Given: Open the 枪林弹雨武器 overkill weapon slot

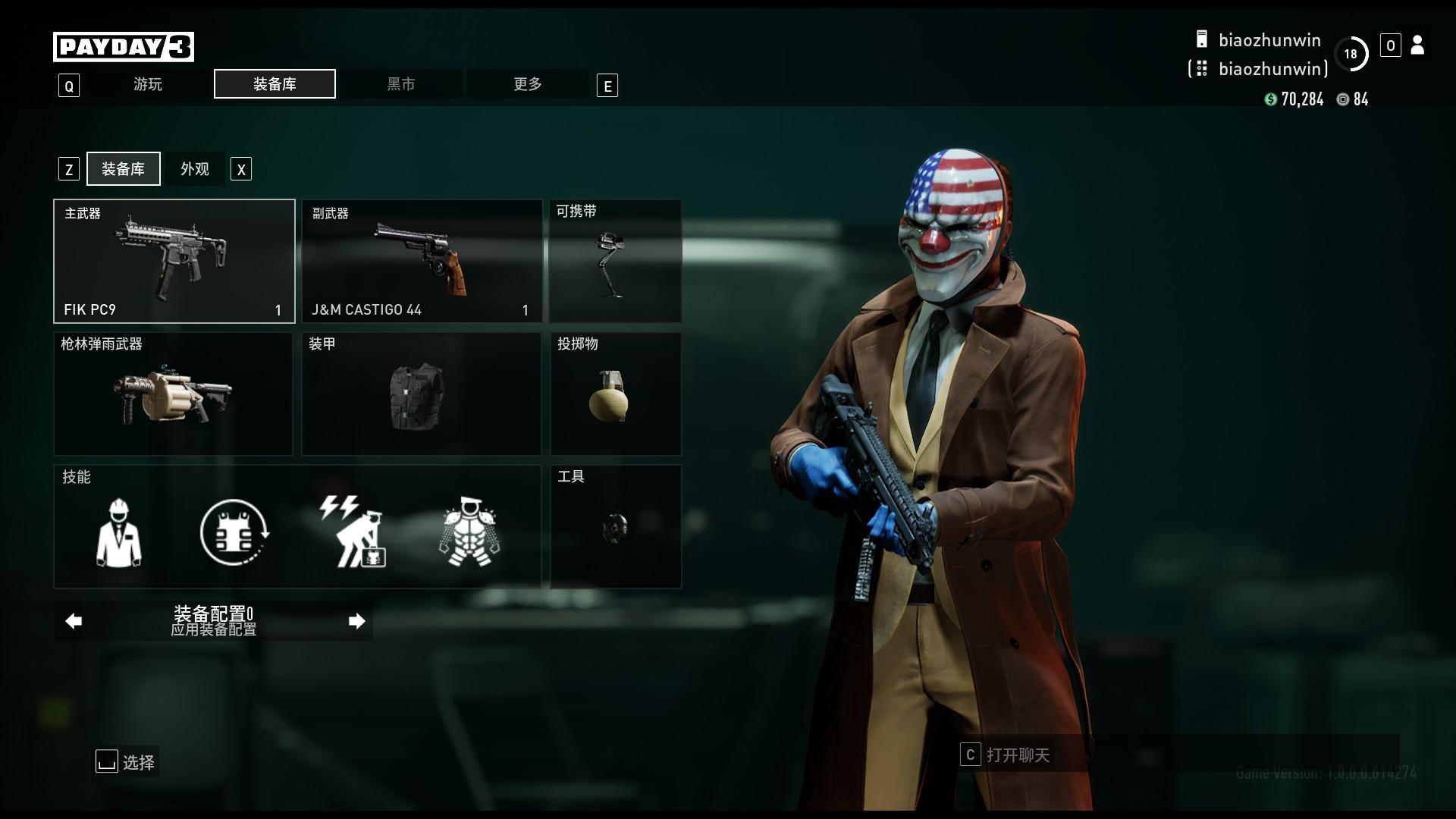Looking at the screenshot, I should pos(173,394).
